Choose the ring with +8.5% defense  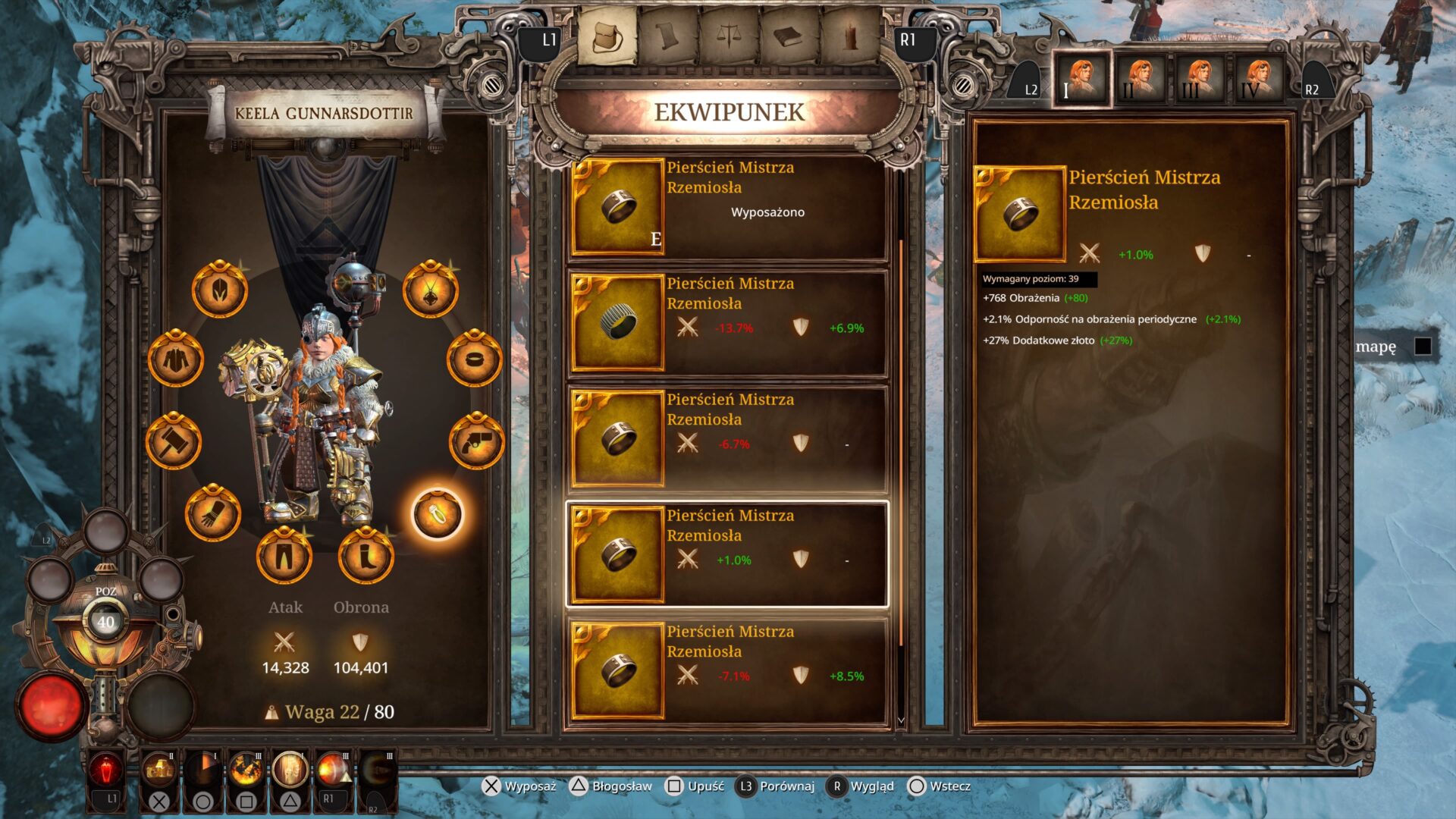tap(728, 671)
